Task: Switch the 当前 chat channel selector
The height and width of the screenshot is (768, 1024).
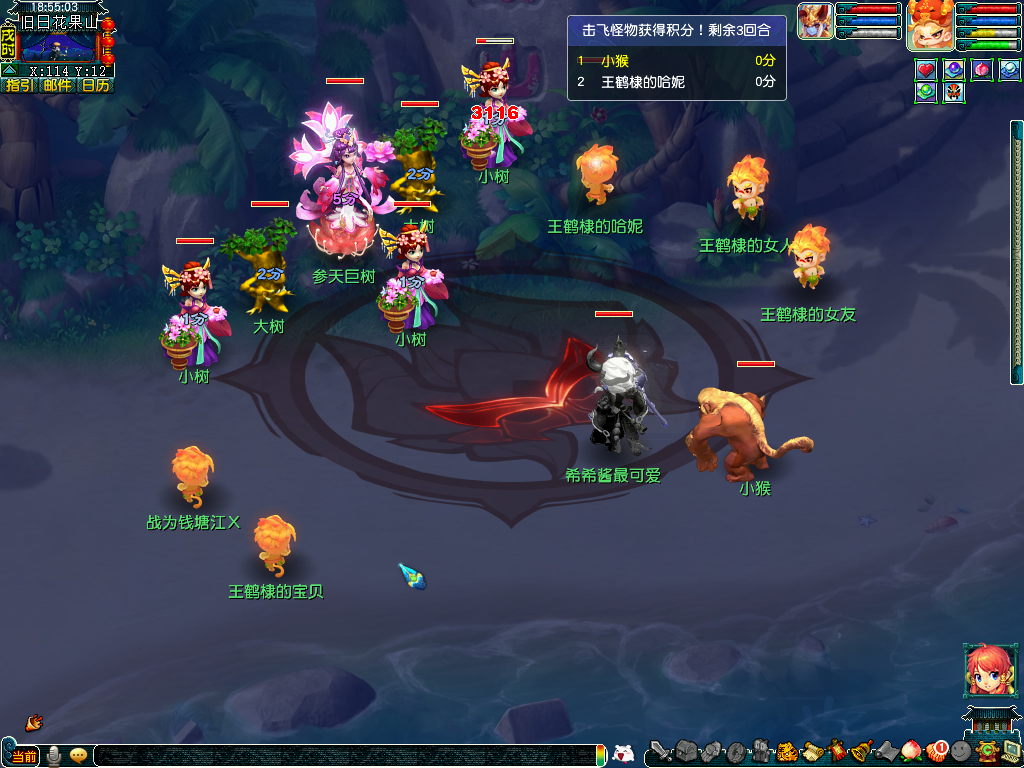Action: [24, 756]
